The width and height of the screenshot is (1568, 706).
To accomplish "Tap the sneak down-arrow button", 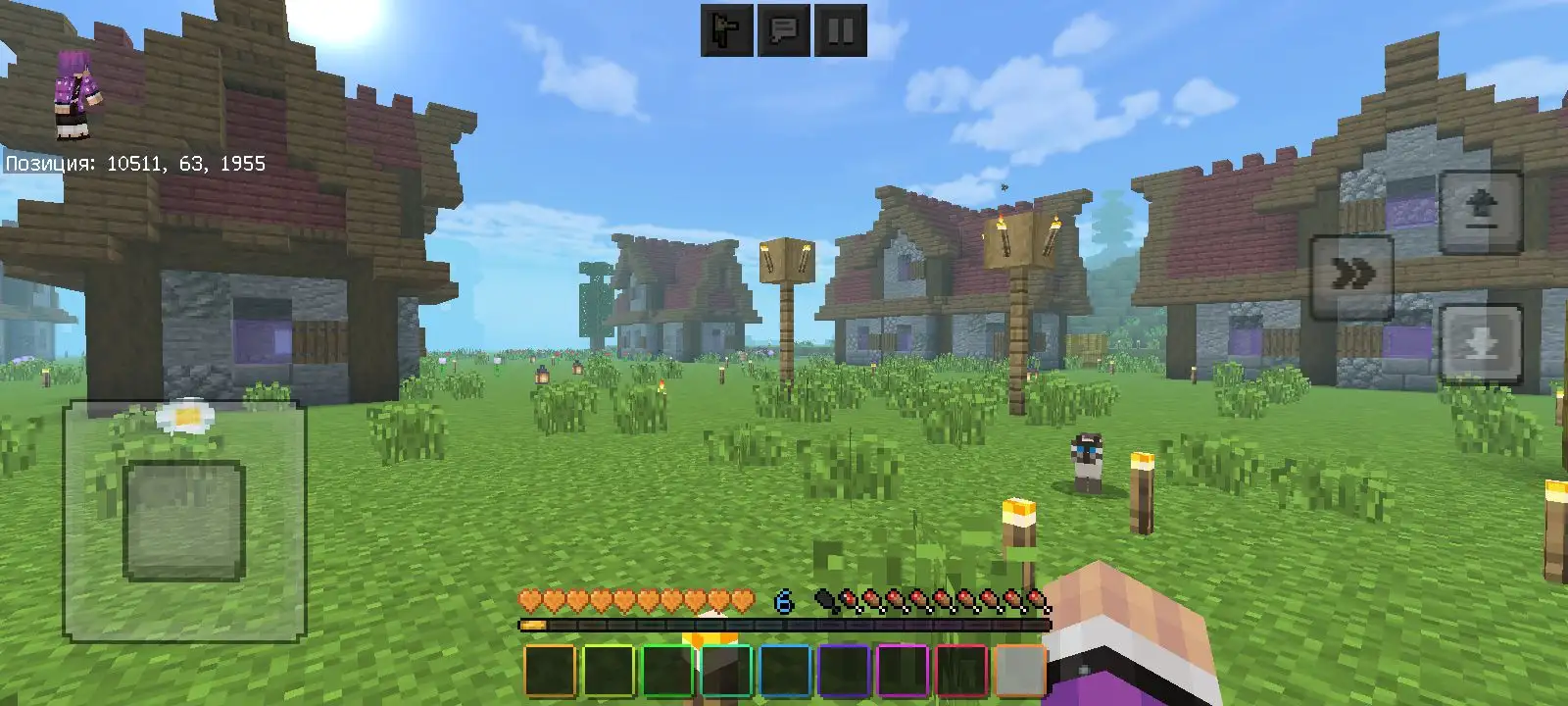I will [x=1481, y=343].
